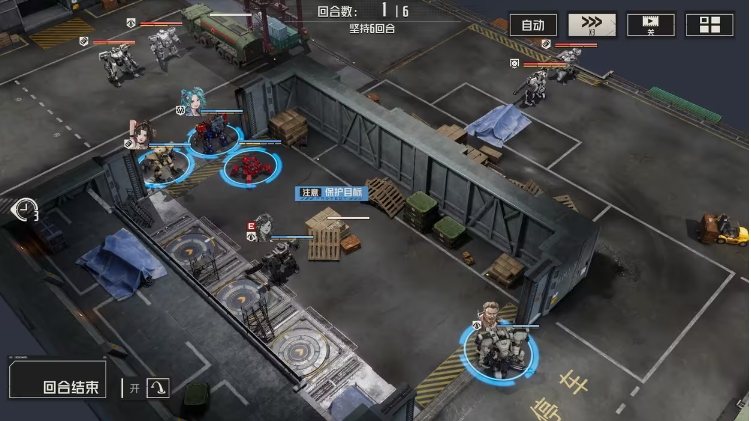Click the clock icon showing 3
The height and width of the screenshot is (421, 751).
[23, 210]
